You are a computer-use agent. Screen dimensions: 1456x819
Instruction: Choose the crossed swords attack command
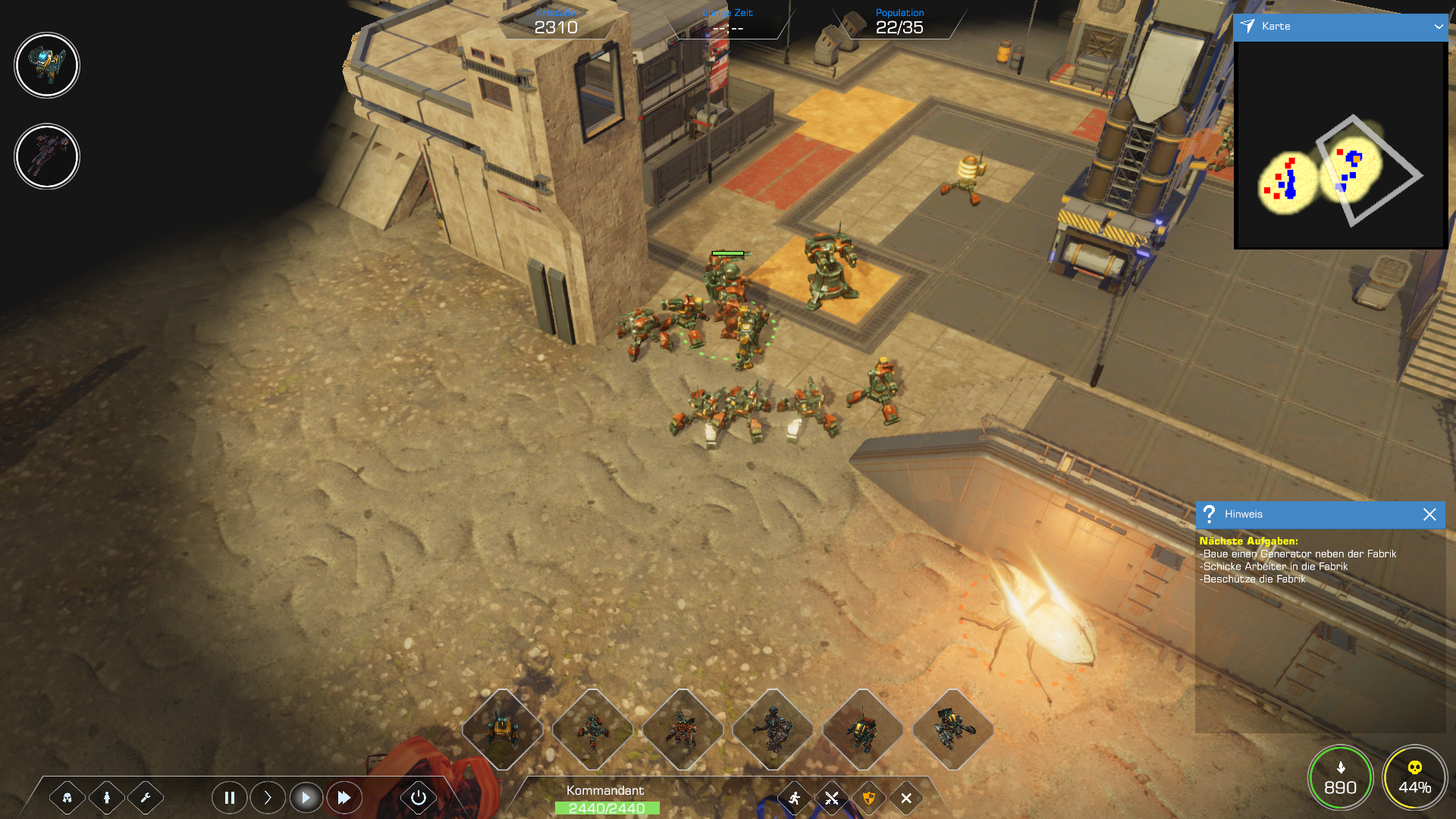tap(832, 798)
